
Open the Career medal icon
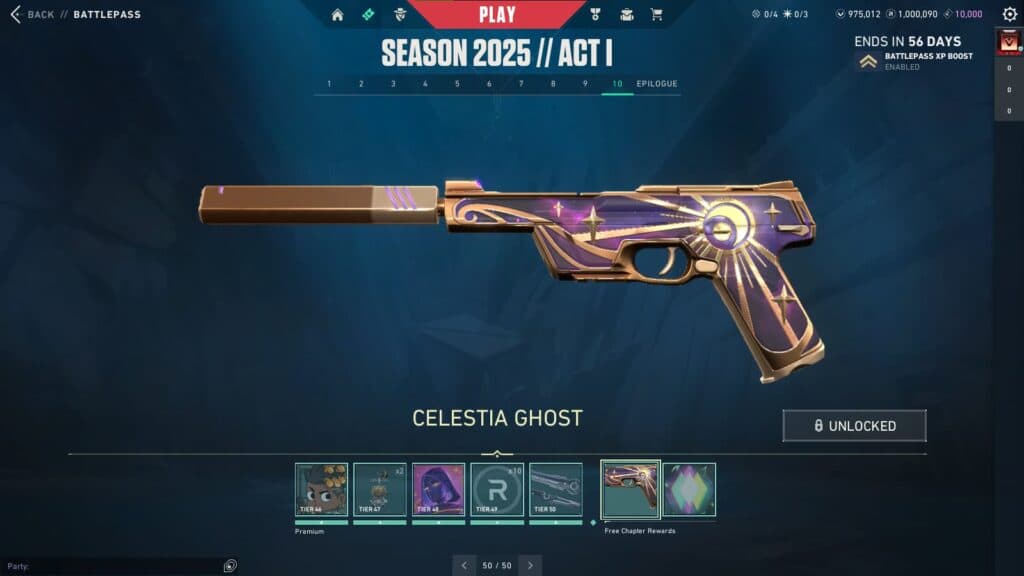point(594,15)
